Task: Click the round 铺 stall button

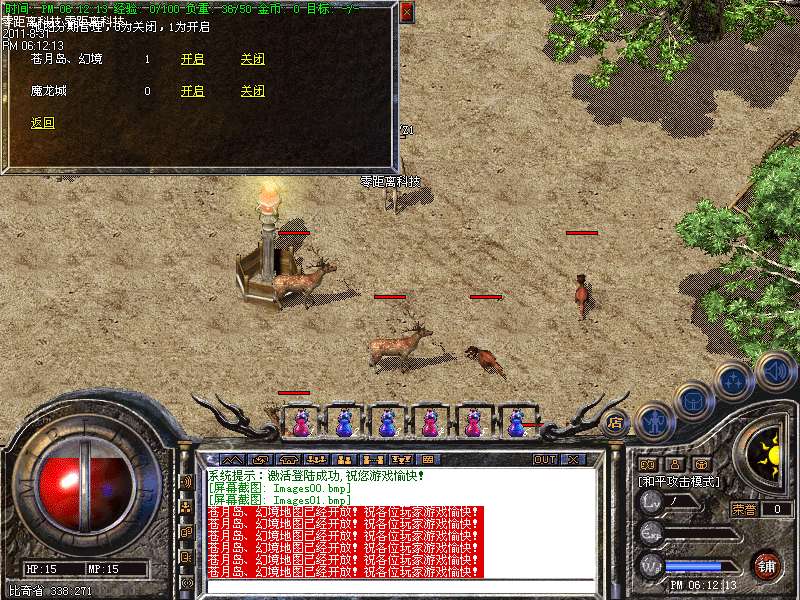Action: click(766, 566)
